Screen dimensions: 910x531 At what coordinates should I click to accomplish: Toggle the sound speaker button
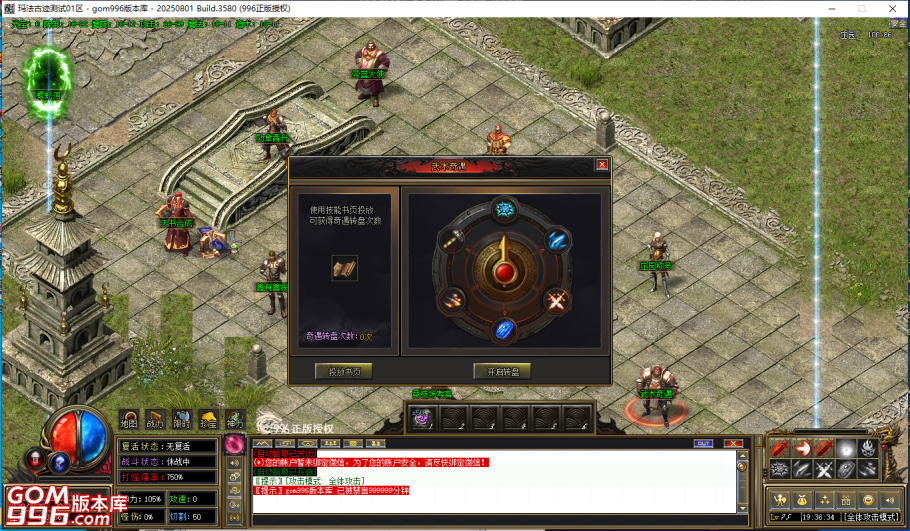click(892, 499)
